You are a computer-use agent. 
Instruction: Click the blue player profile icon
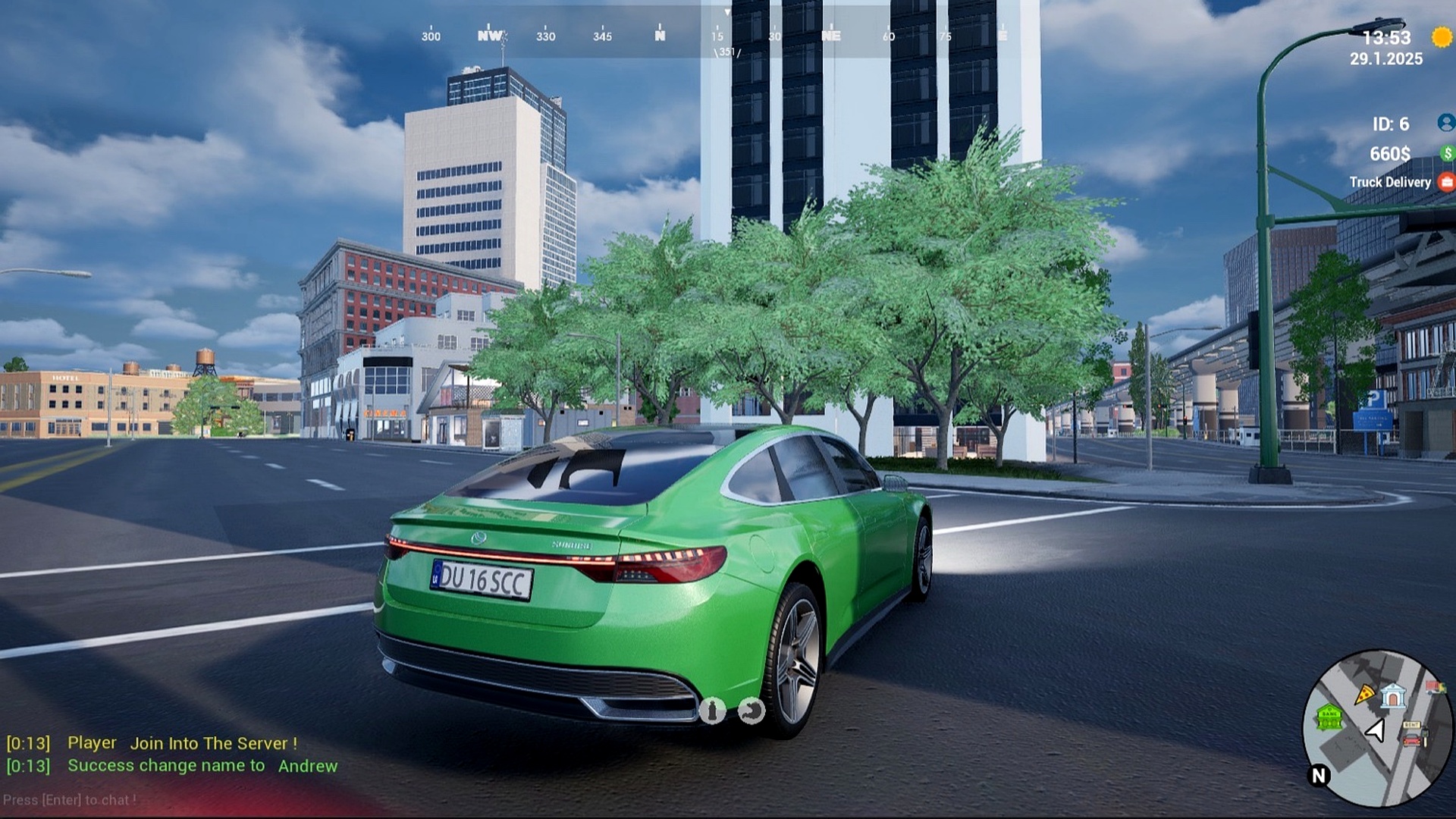pos(1445,123)
